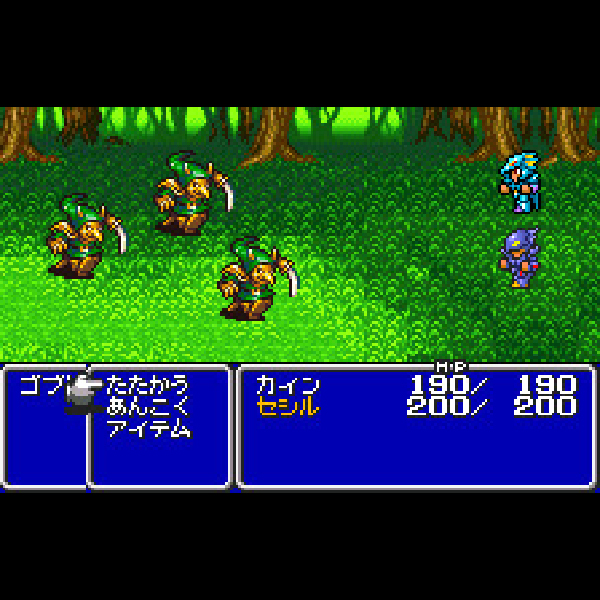Select カイン in the party list

pos(287,385)
